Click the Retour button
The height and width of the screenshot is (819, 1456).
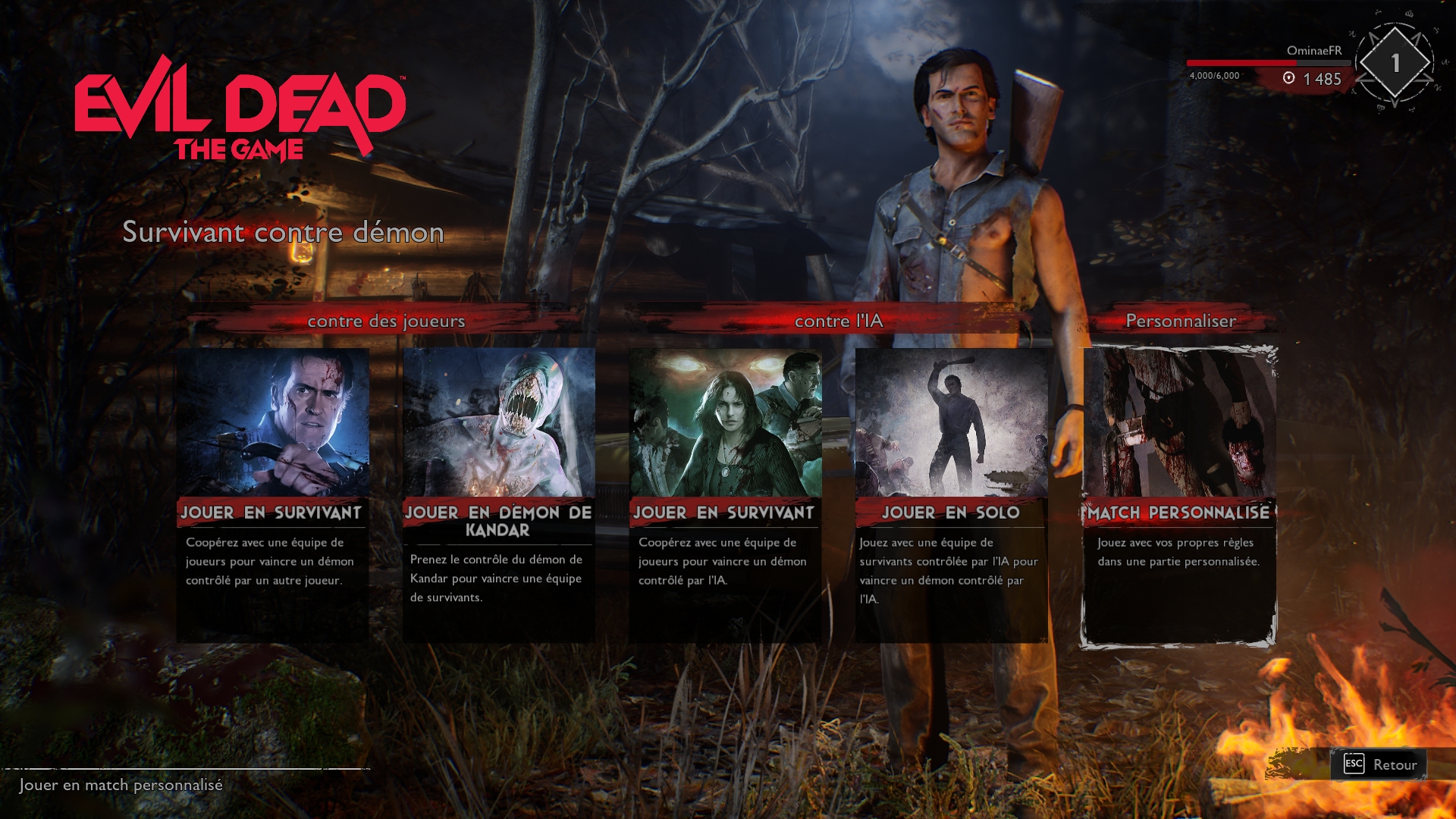(1379, 764)
